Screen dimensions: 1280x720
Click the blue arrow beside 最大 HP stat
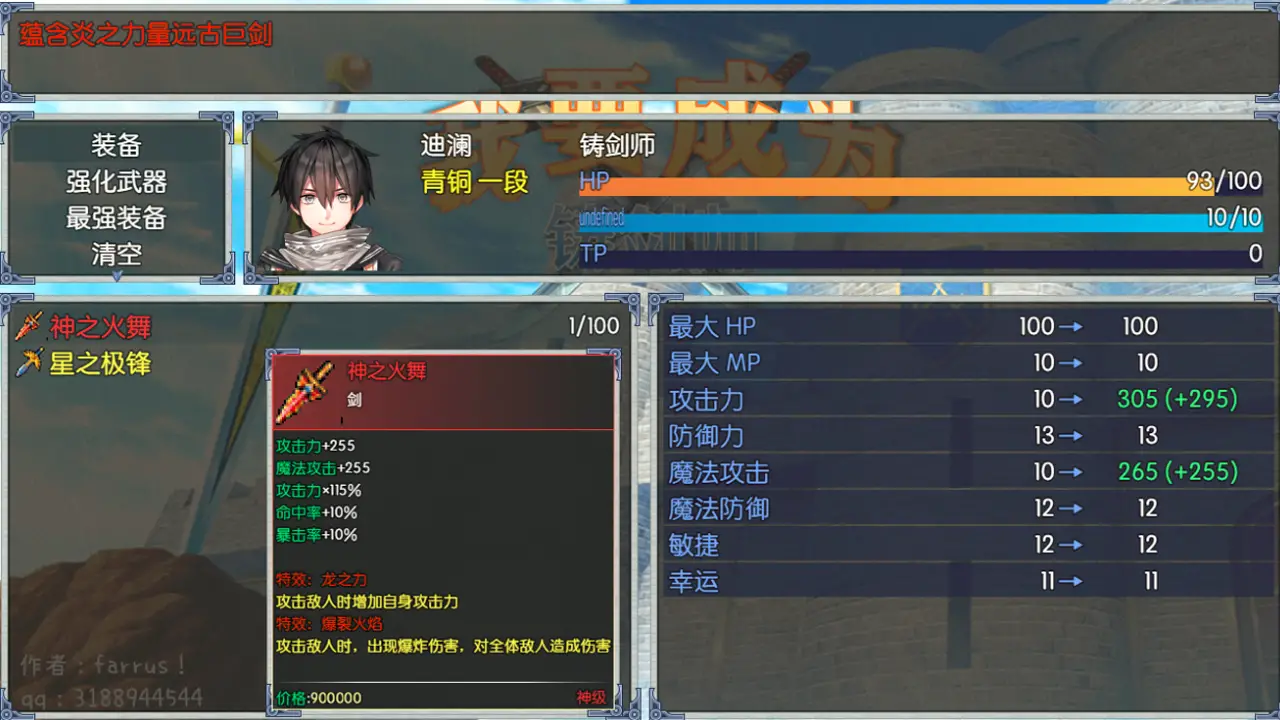[1069, 326]
